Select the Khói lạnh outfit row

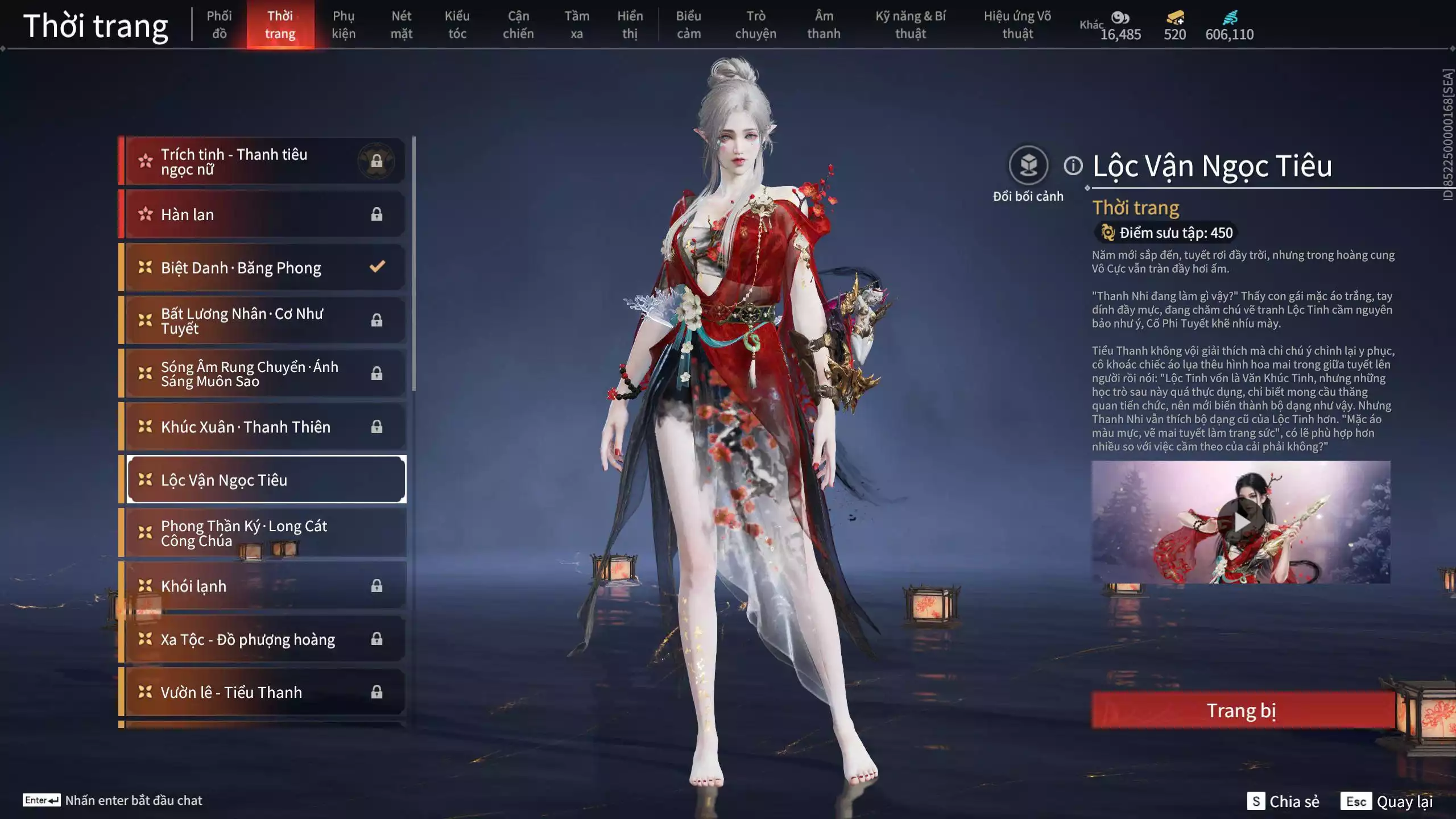point(265,586)
